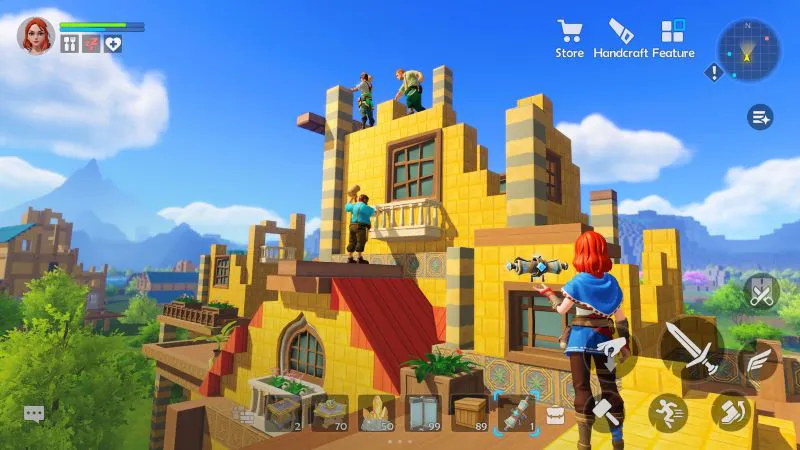Toggle the crossed swords combat mode icon
This screenshot has height=450, width=800.
point(760,291)
